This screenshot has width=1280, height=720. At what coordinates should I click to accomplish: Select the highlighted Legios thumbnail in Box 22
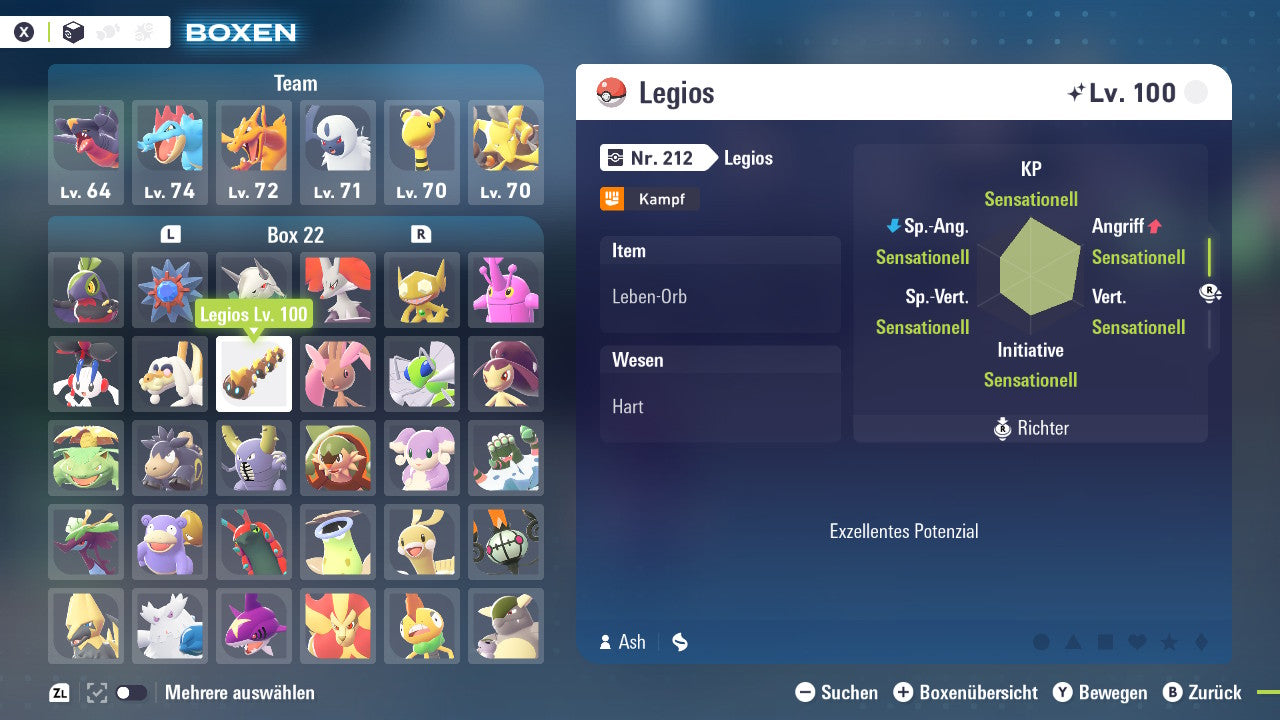tap(254, 374)
